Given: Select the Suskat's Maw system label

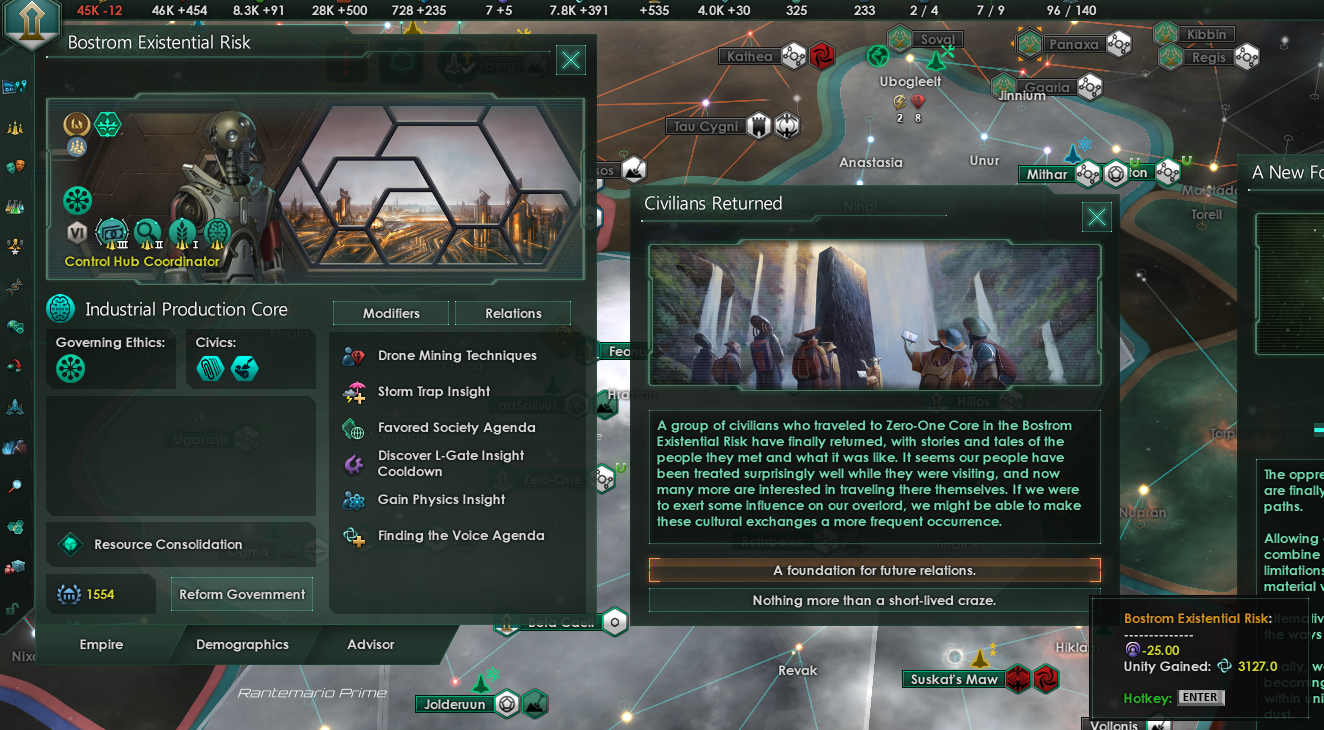Looking at the screenshot, I should [956, 678].
